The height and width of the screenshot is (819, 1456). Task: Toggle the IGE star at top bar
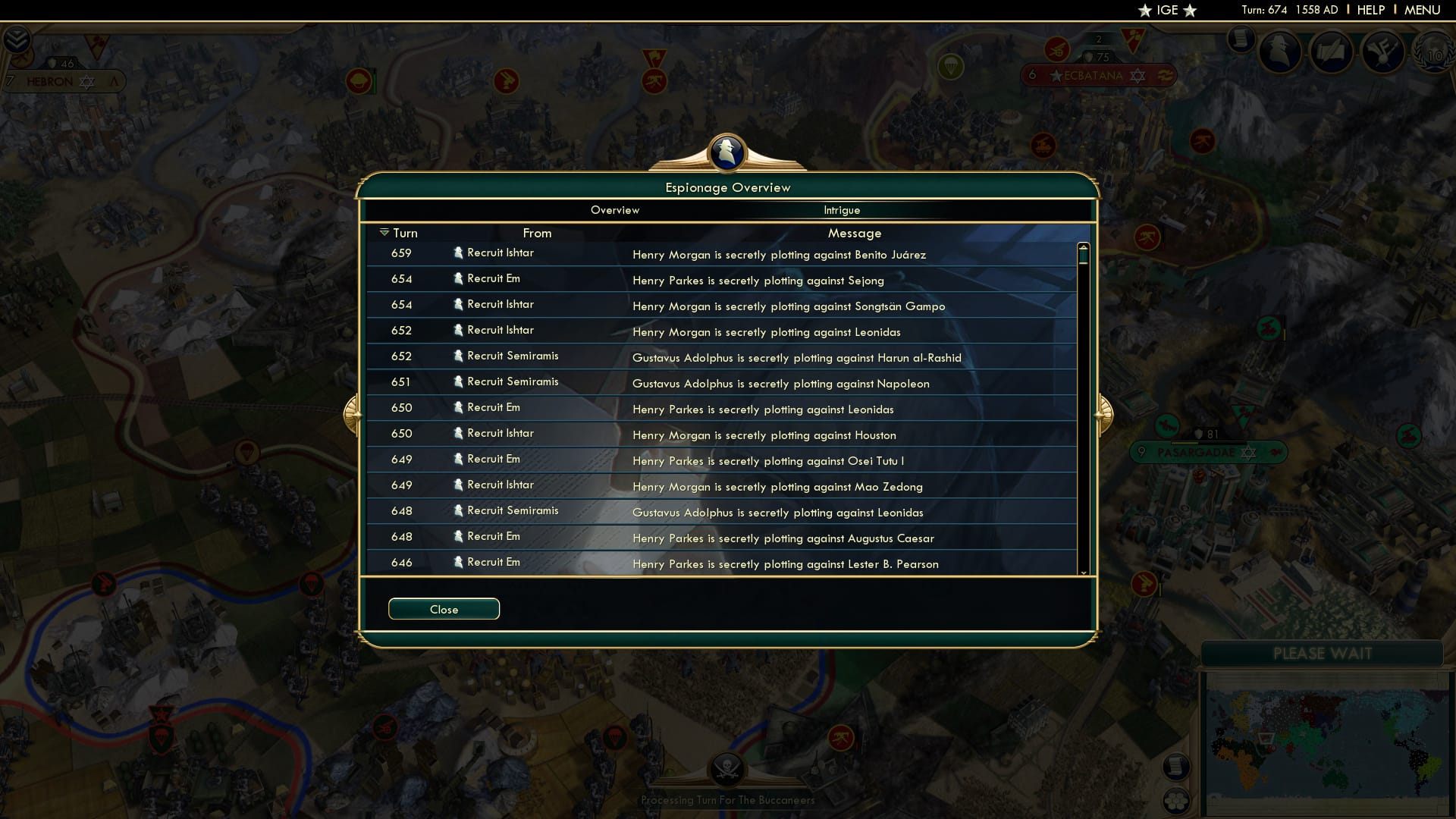tap(1167, 11)
